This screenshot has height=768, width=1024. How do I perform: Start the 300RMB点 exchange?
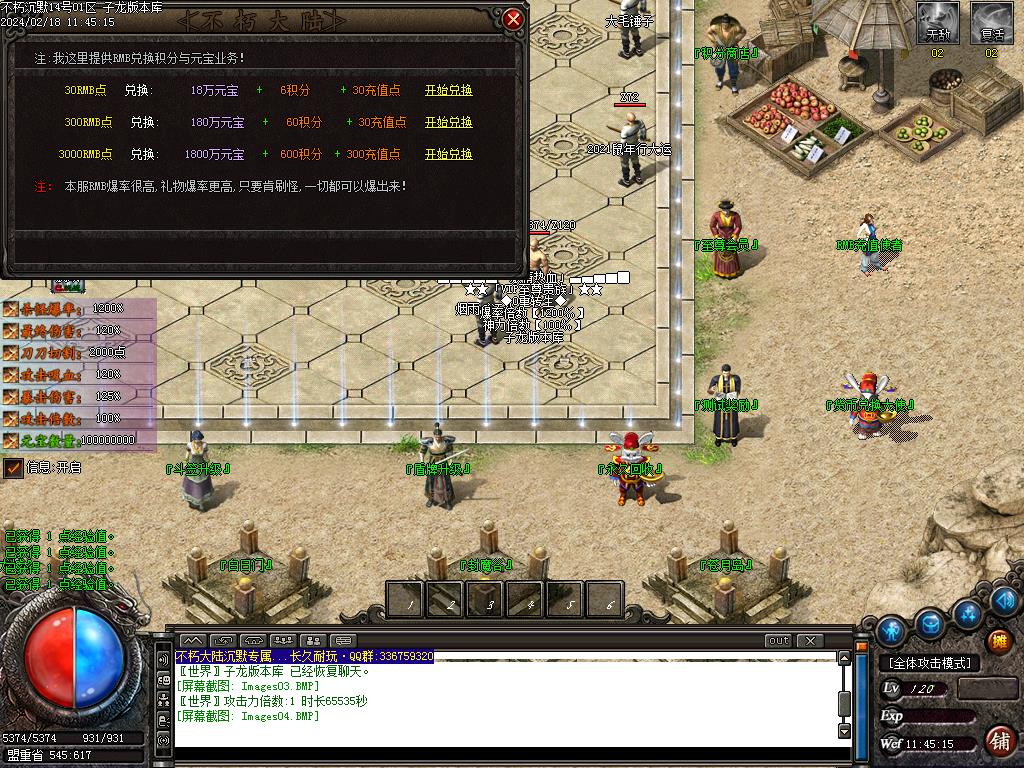pos(448,122)
